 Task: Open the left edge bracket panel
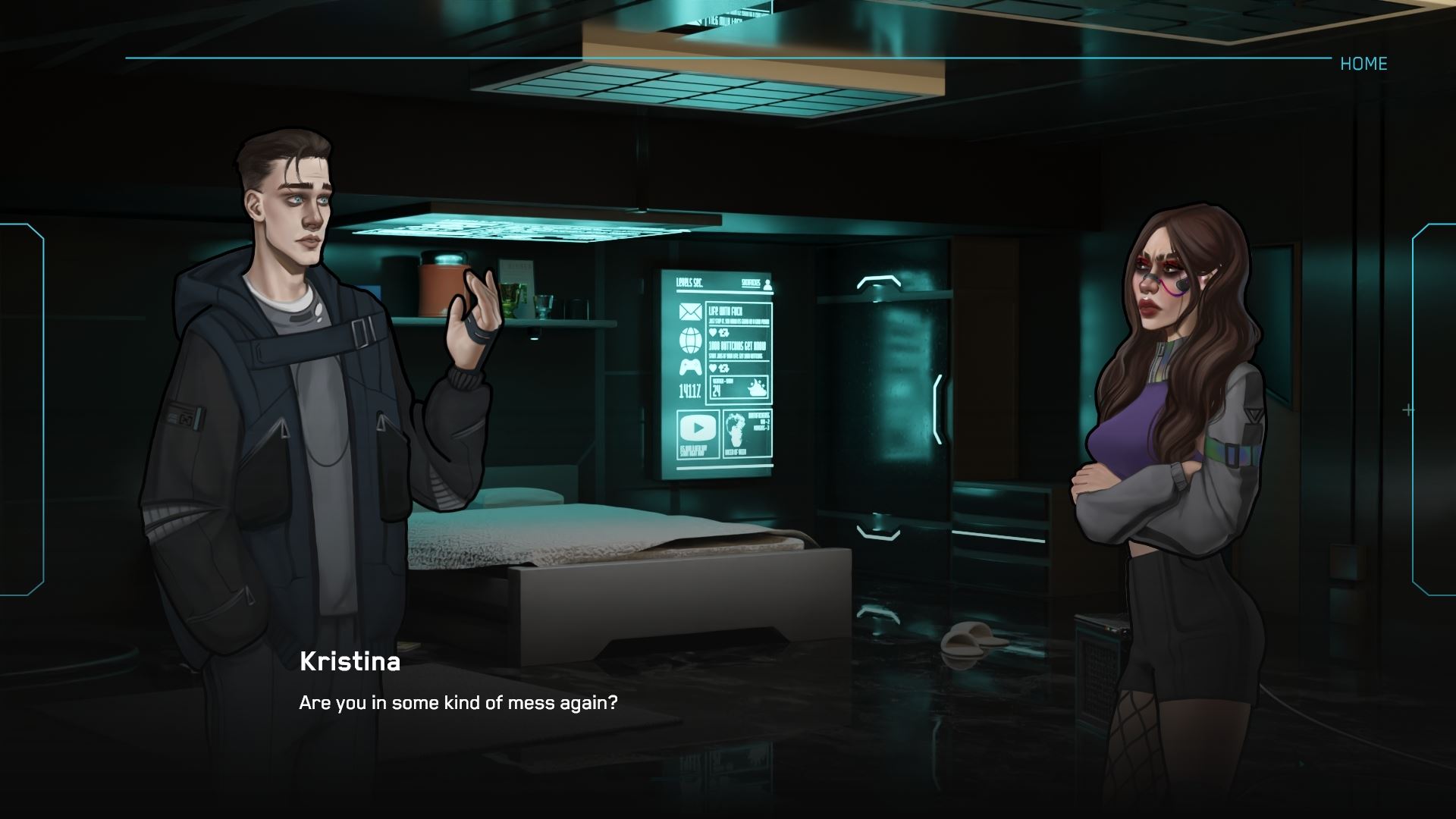22,409
